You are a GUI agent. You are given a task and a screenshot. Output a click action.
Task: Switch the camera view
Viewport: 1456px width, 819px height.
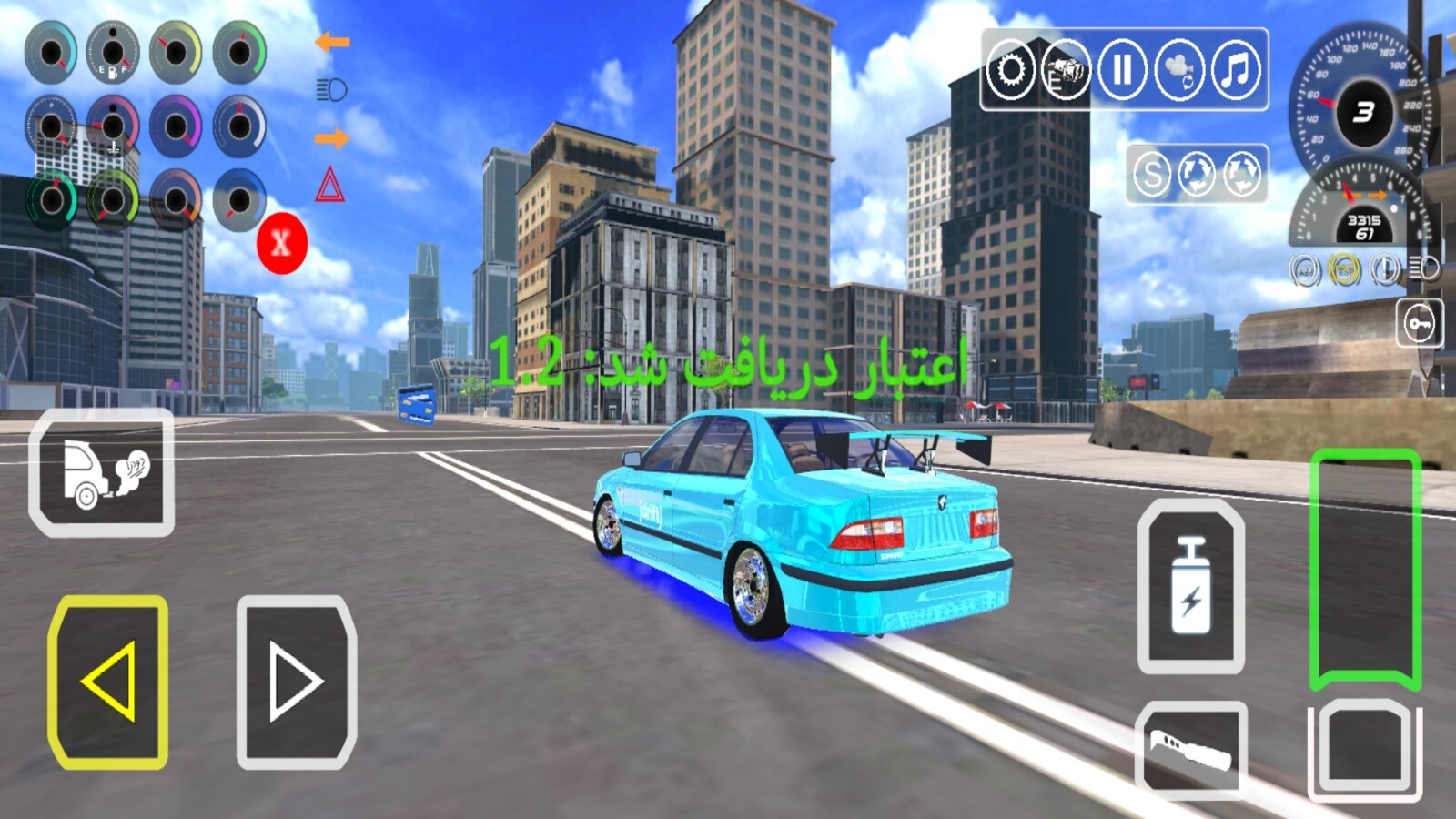(x=1179, y=69)
